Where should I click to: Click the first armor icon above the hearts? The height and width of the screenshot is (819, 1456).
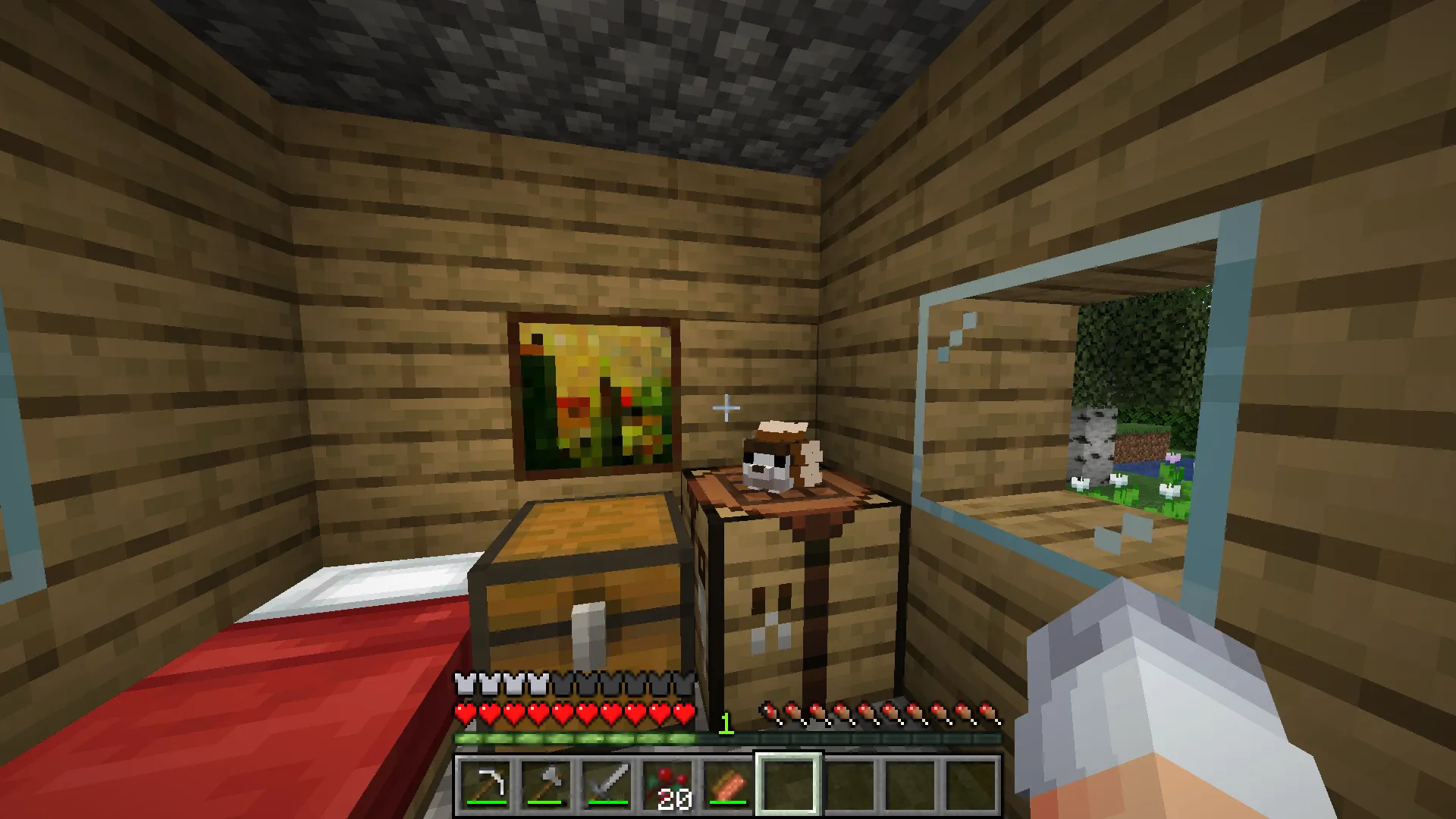[x=464, y=683]
